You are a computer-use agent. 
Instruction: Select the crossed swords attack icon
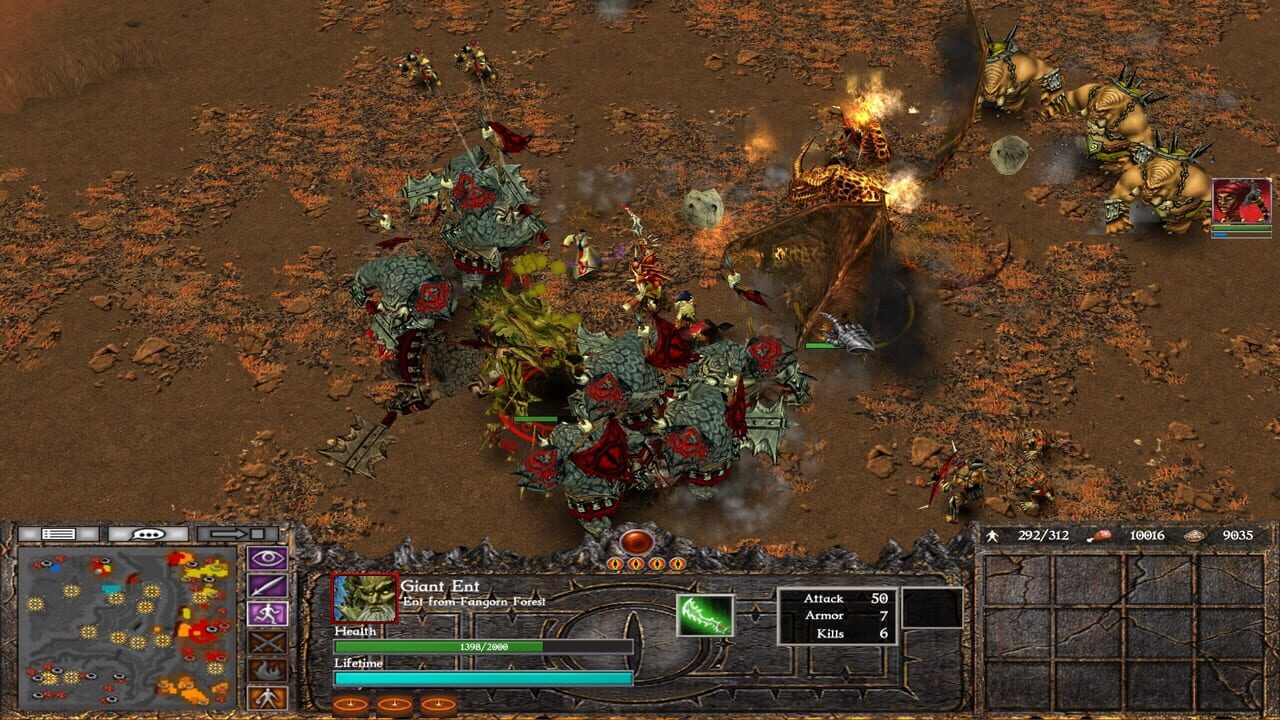click(x=265, y=642)
